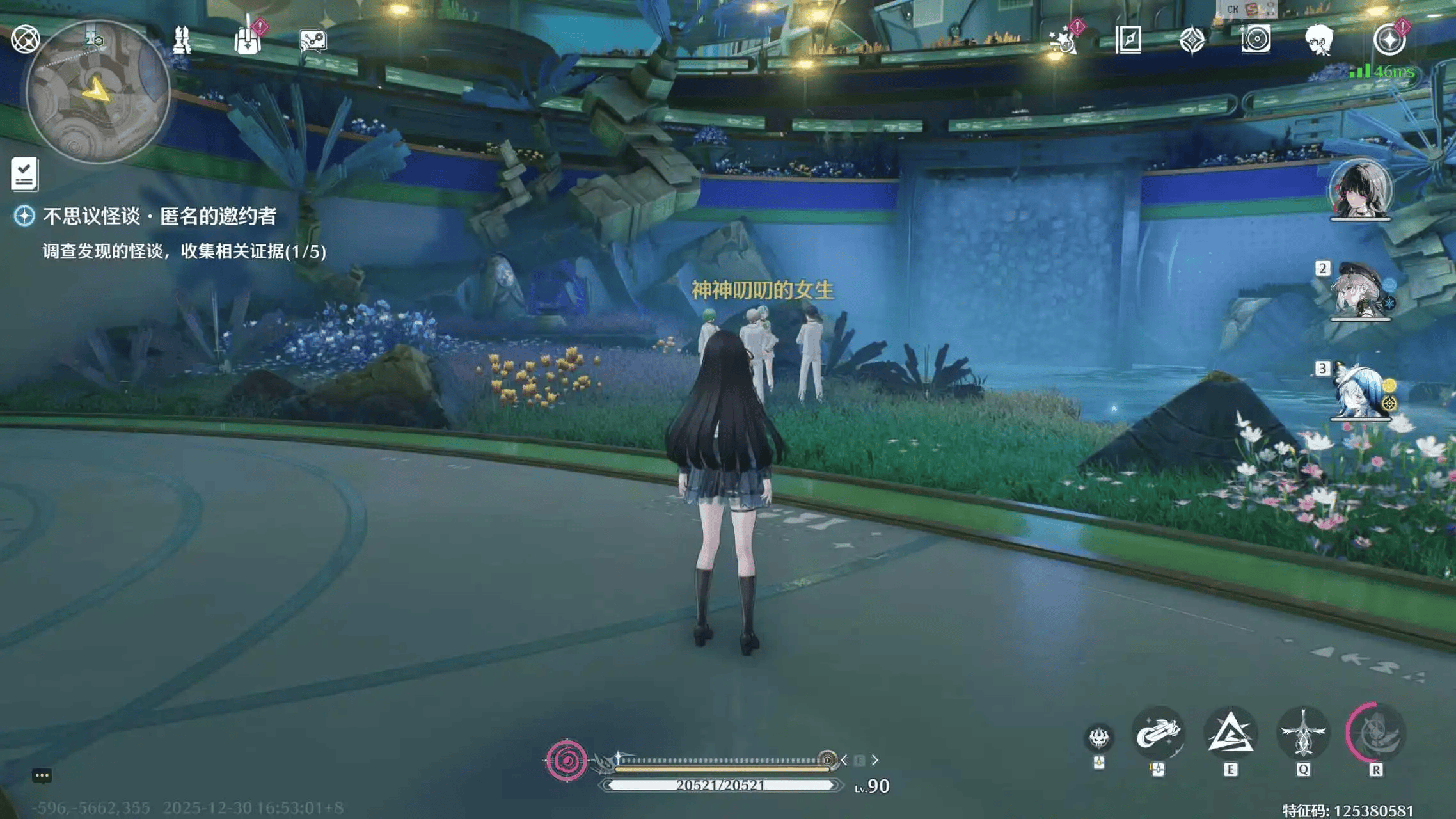Viewport: 1456px width, 819px height.
Task: Open the chat box speech bubble
Action: (42, 775)
